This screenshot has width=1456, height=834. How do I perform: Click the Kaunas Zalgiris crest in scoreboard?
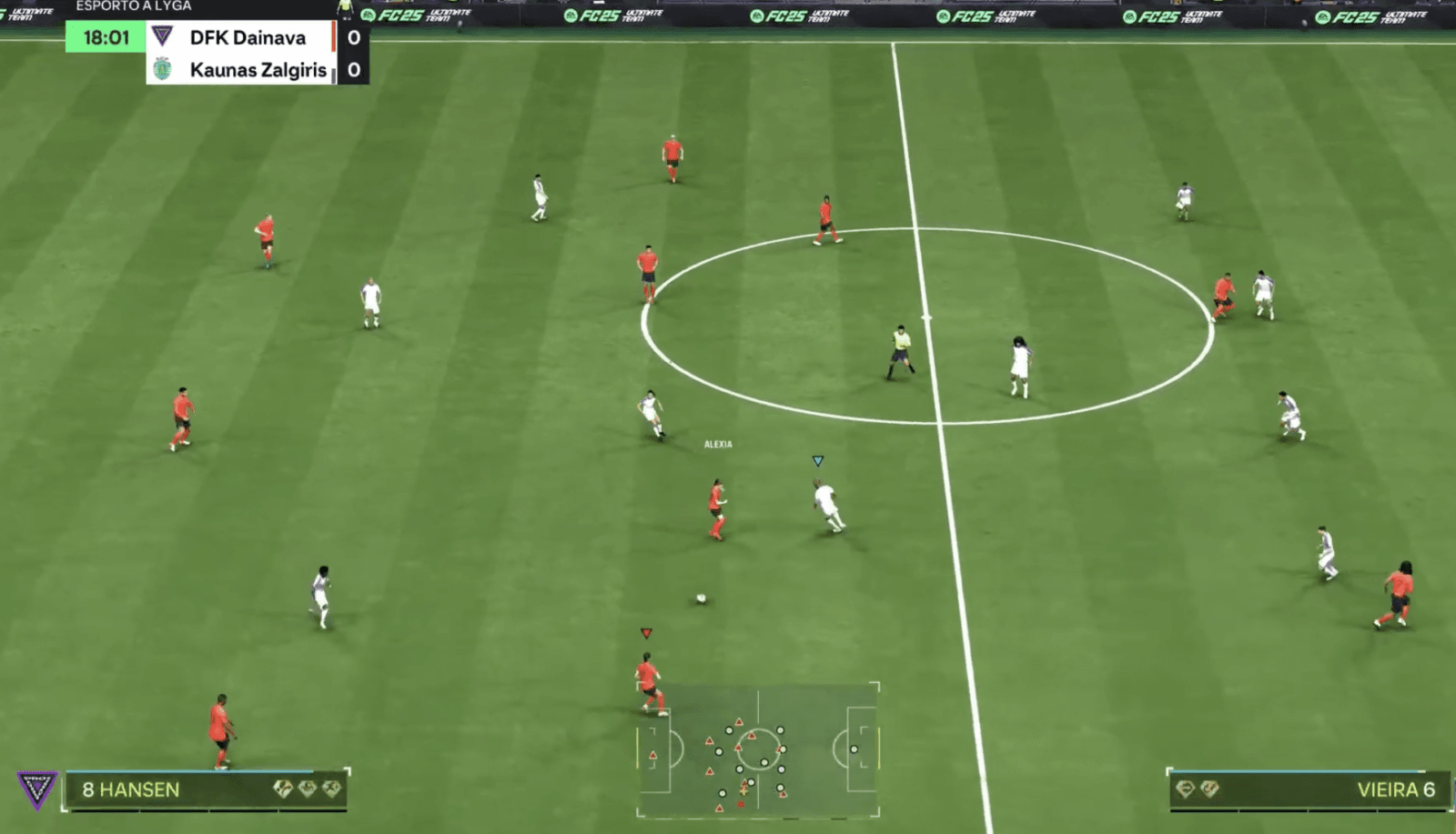163,69
